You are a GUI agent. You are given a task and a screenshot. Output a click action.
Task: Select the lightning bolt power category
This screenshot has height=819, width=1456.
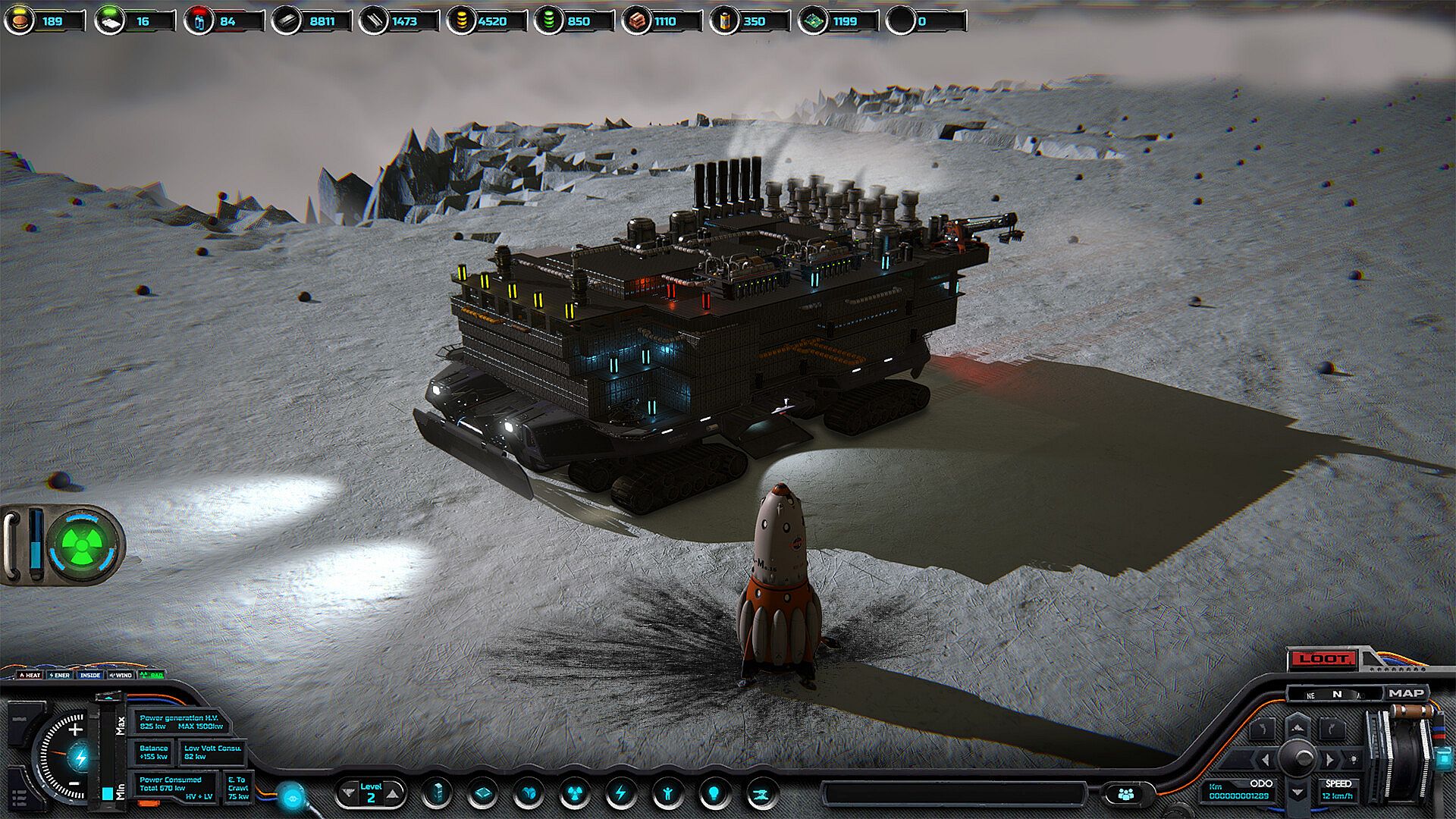620,794
